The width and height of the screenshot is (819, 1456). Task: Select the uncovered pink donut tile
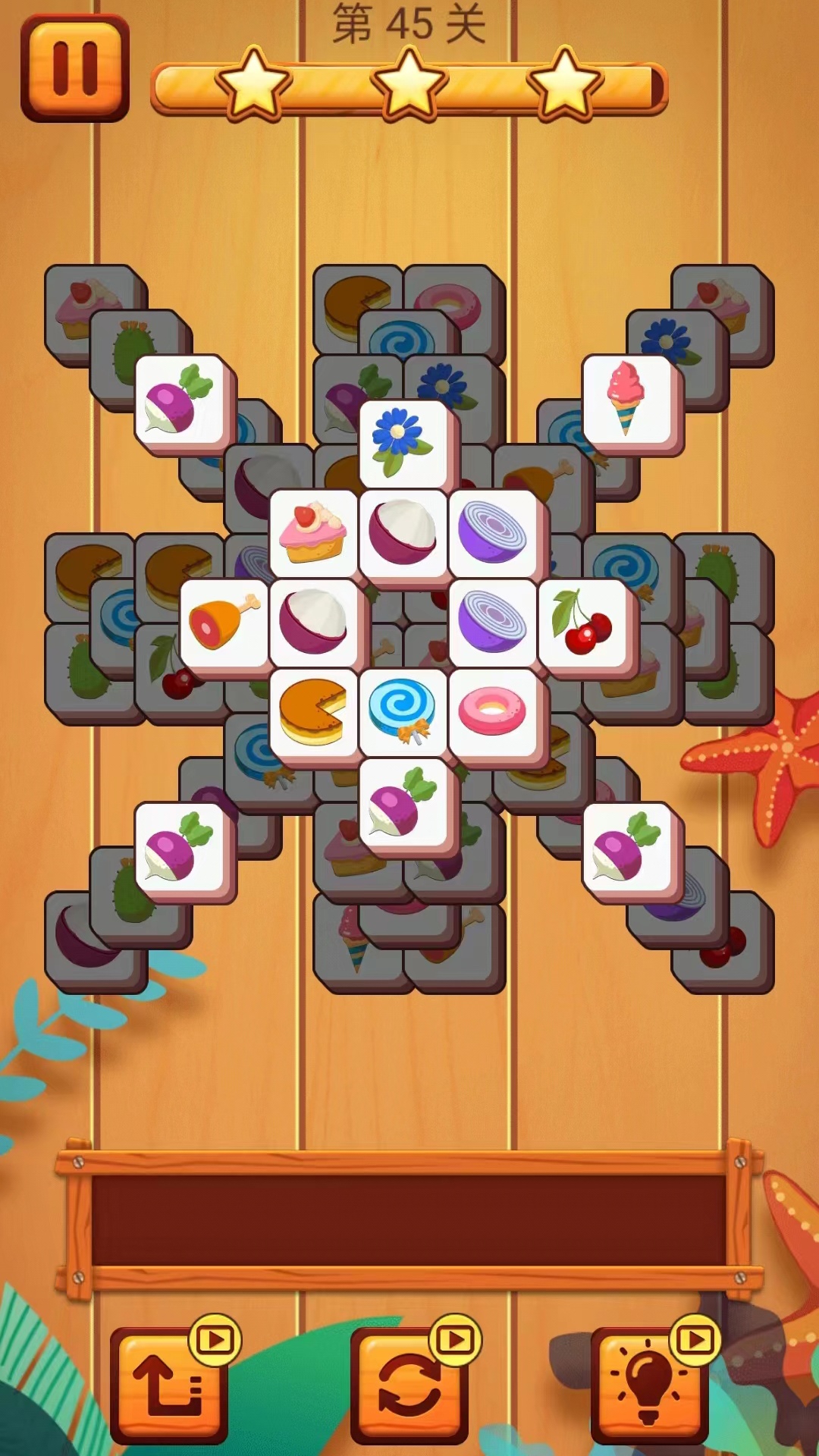pyautogui.click(x=493, y=711)
